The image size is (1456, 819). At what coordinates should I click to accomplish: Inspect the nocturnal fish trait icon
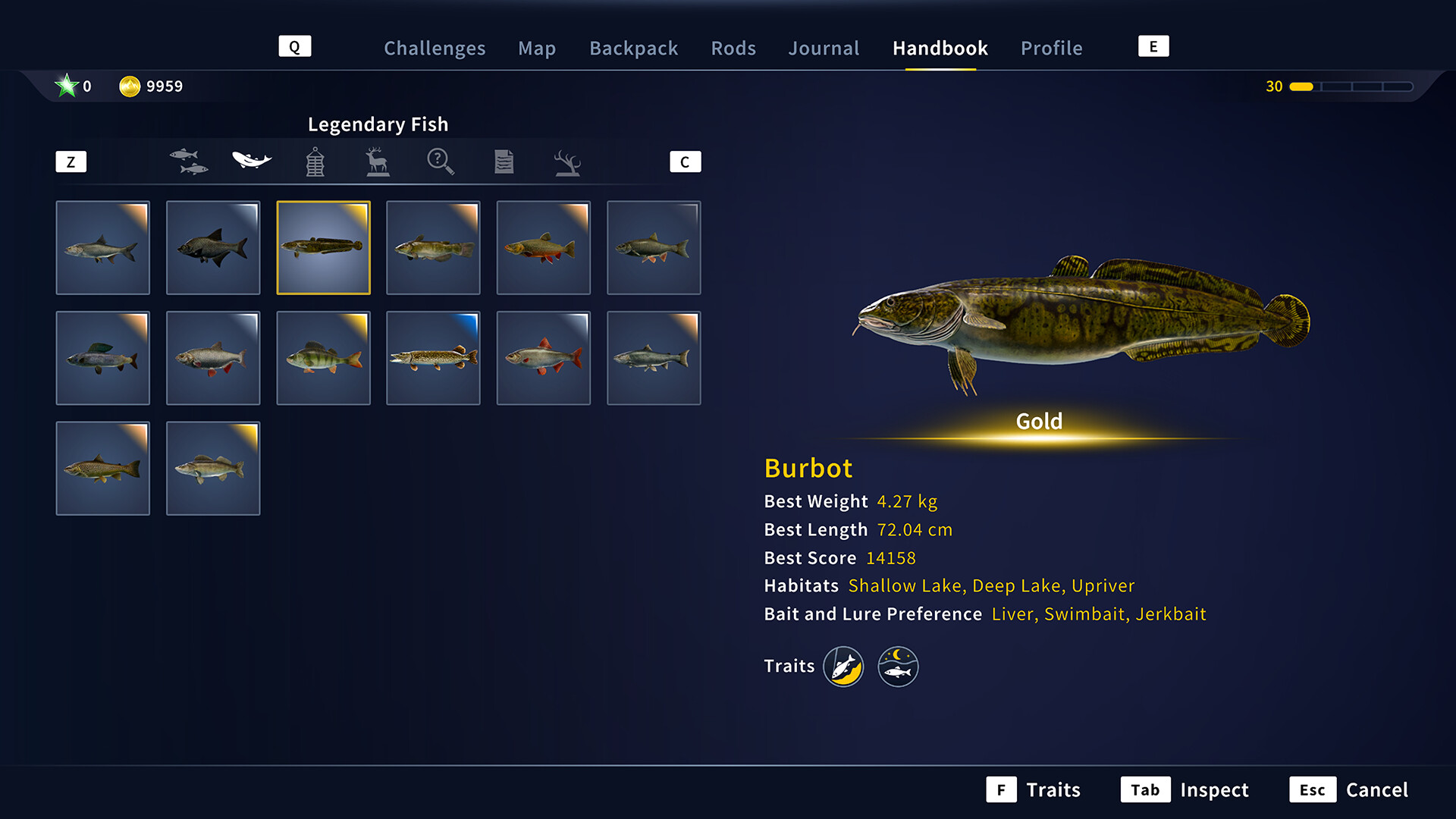(898, 666)
